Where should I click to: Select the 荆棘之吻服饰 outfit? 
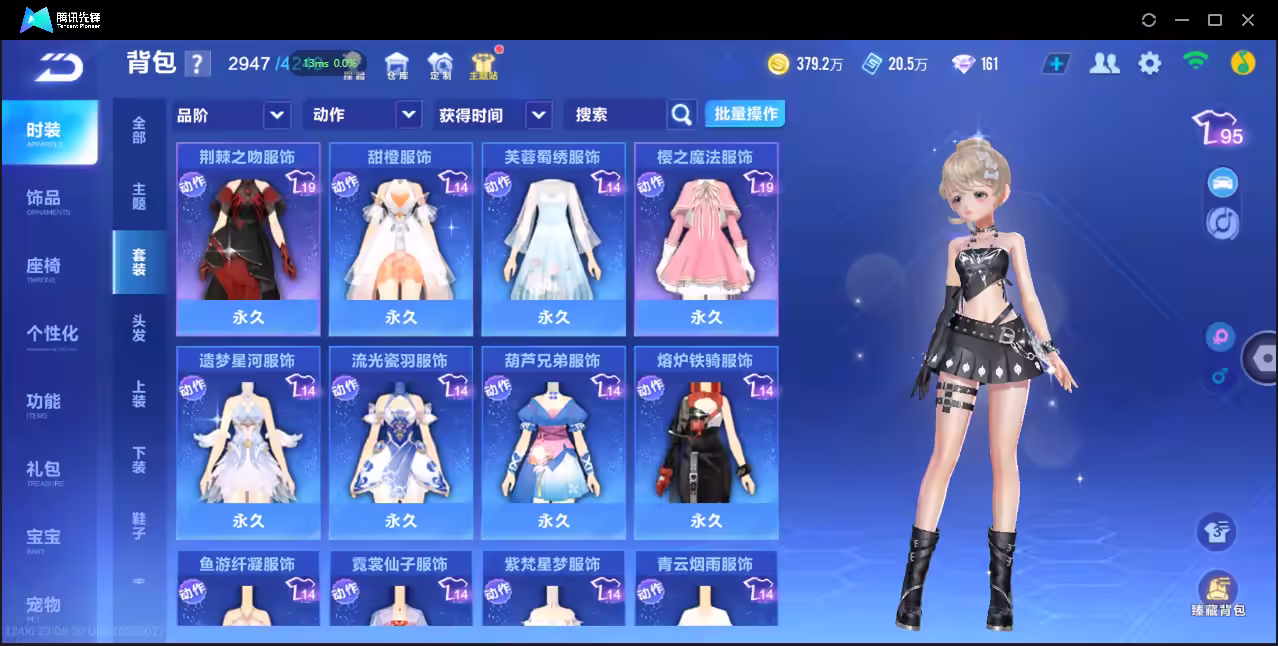[248, 240]
